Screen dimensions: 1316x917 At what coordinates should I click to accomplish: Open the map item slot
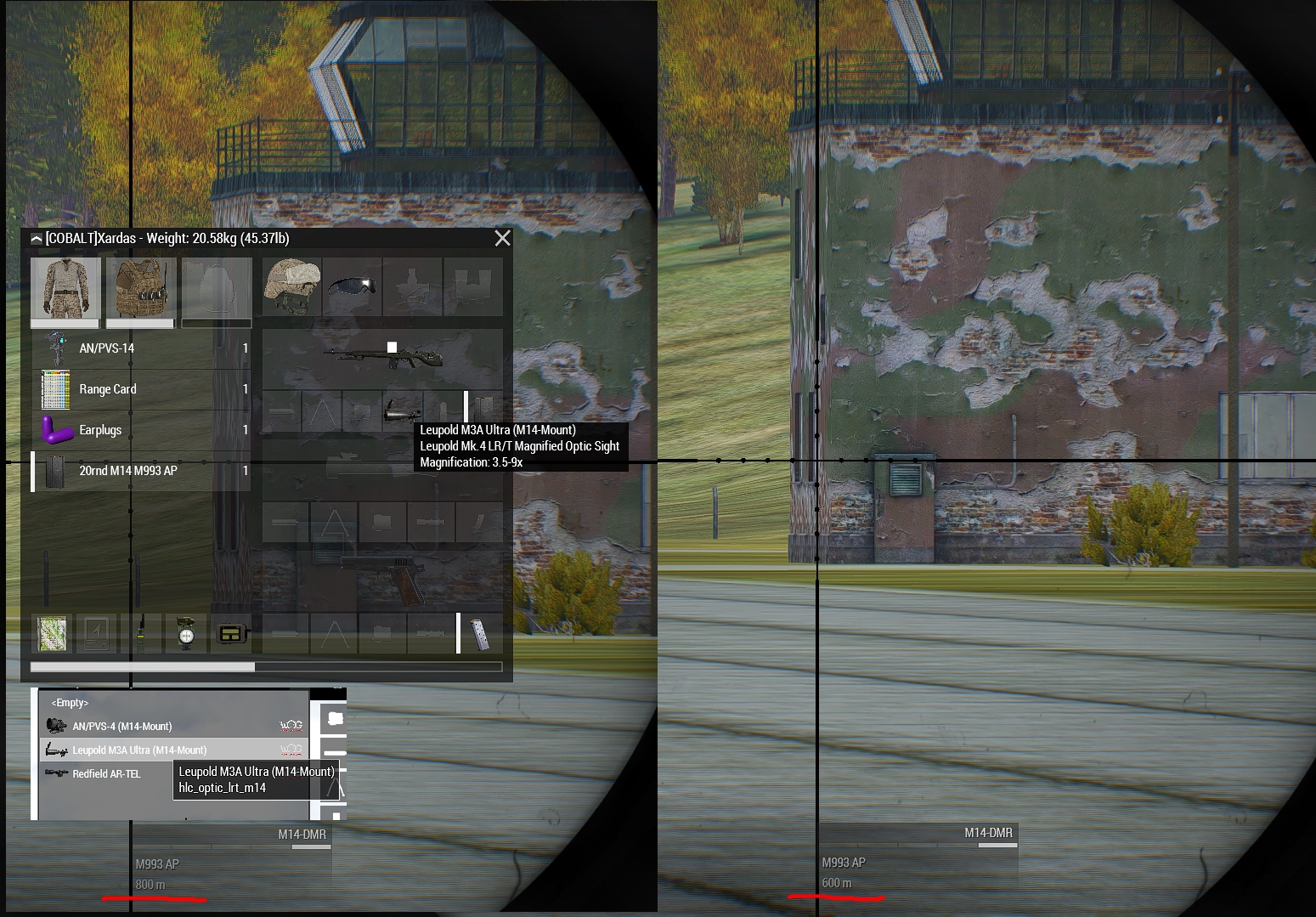(x=51, y=633)
